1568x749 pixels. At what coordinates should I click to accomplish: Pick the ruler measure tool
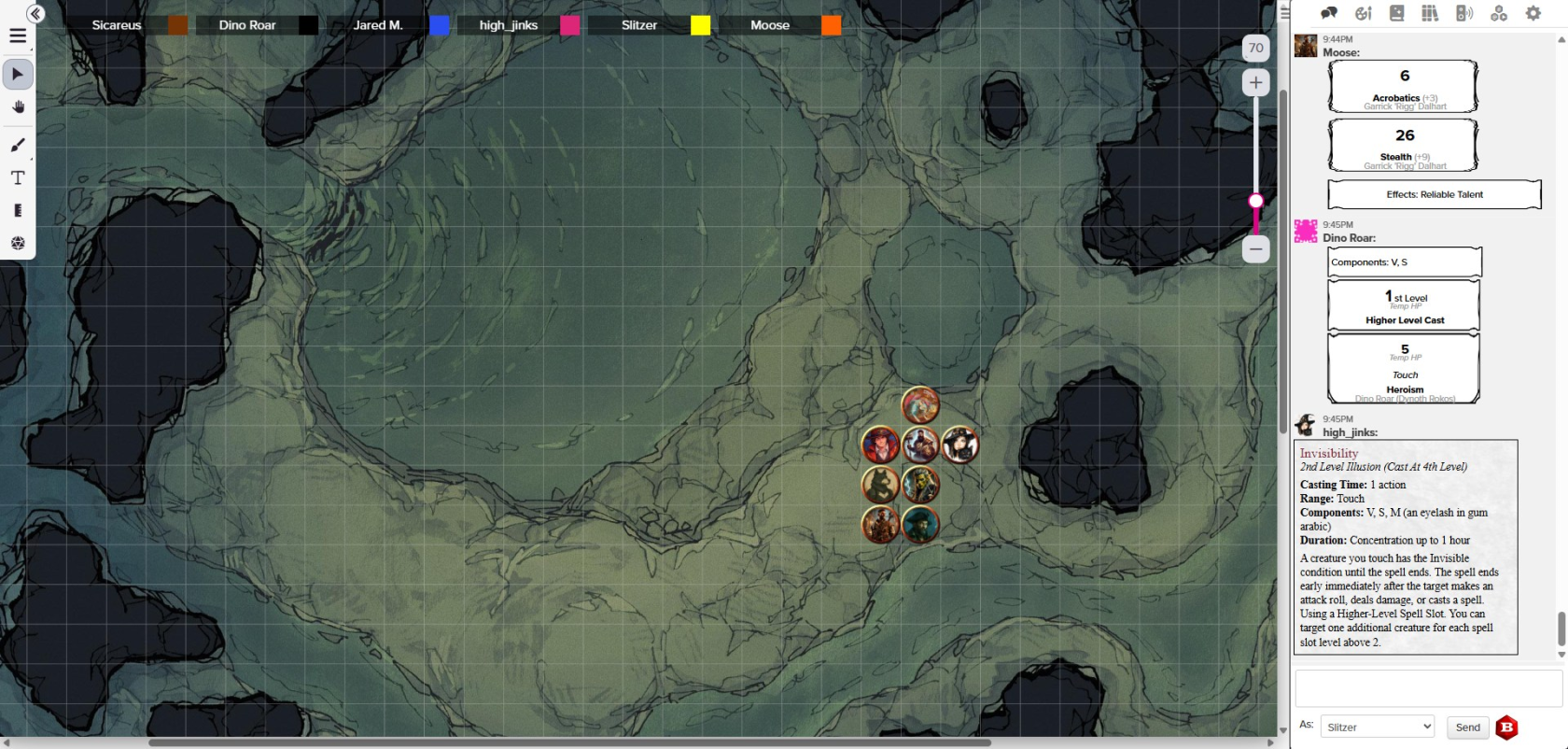click(18, 210)
